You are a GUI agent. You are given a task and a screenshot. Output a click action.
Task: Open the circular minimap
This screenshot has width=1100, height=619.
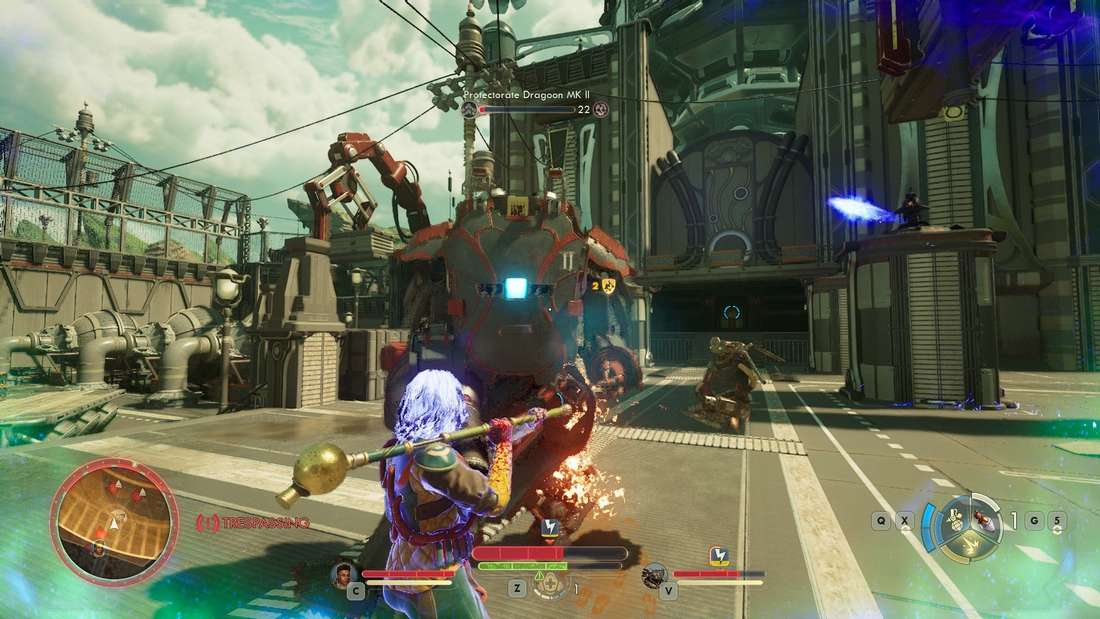click(100, 521)
